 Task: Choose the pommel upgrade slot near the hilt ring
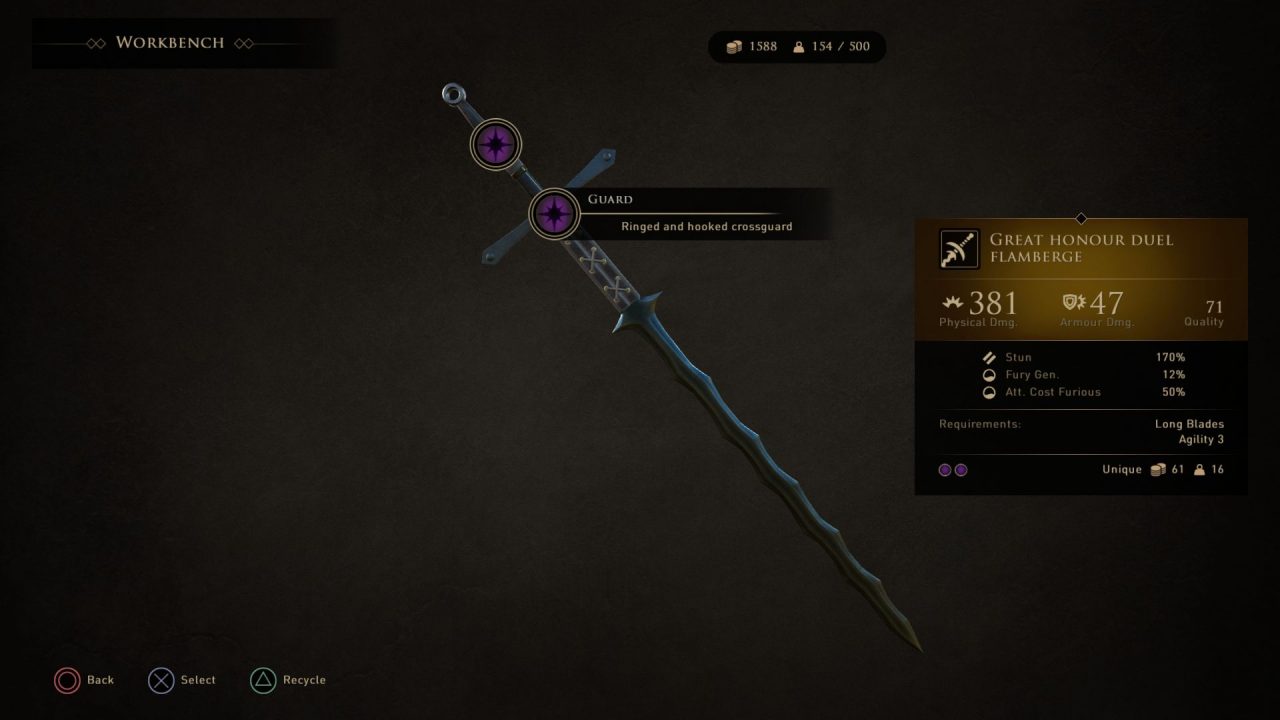[x=495, y=145]
